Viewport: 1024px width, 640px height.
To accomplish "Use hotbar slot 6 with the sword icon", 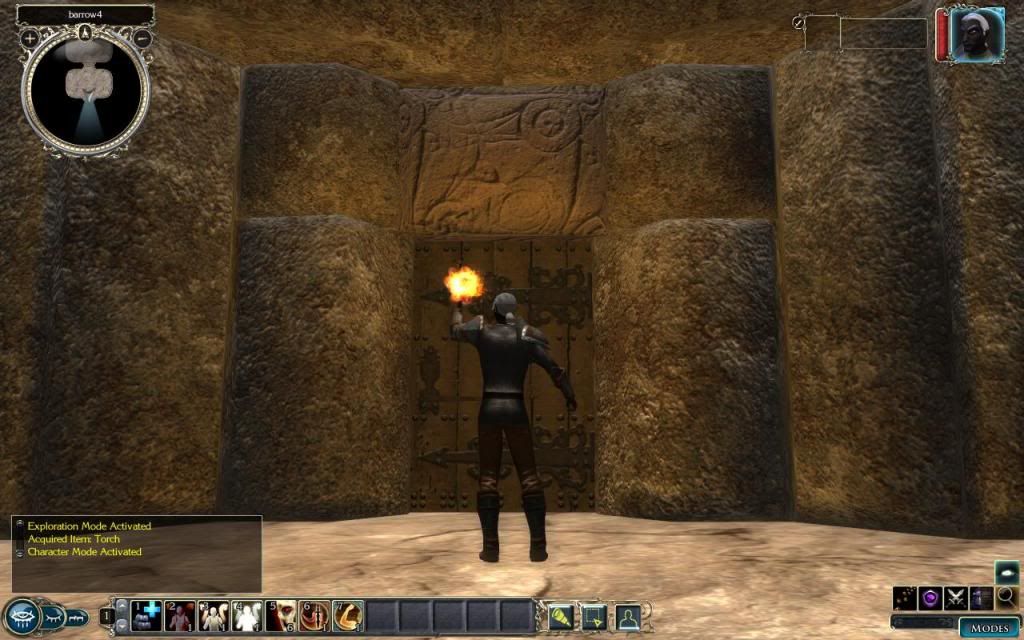I will [315, 615].
